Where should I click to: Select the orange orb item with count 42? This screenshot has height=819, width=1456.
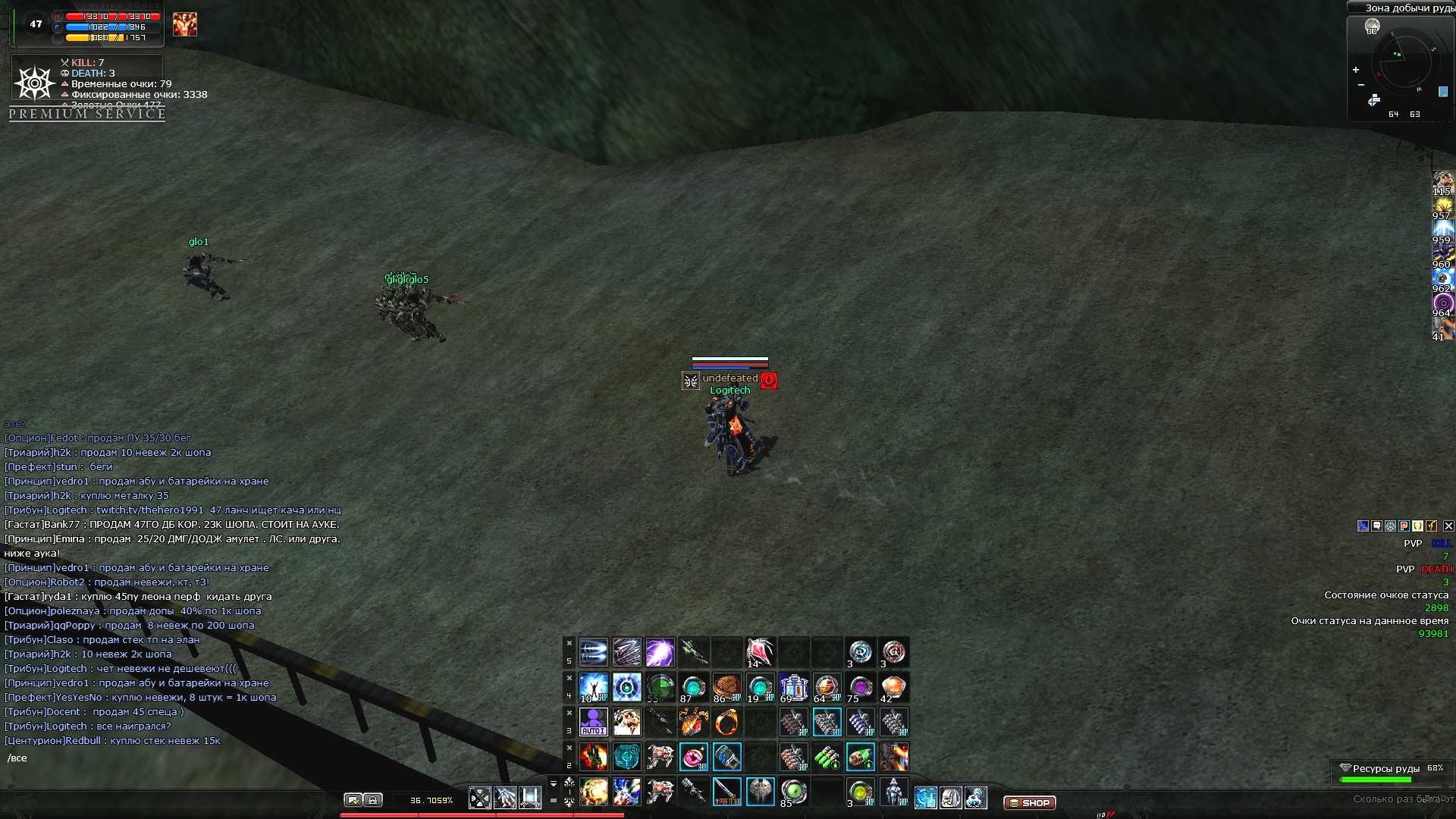coord(893,687)
